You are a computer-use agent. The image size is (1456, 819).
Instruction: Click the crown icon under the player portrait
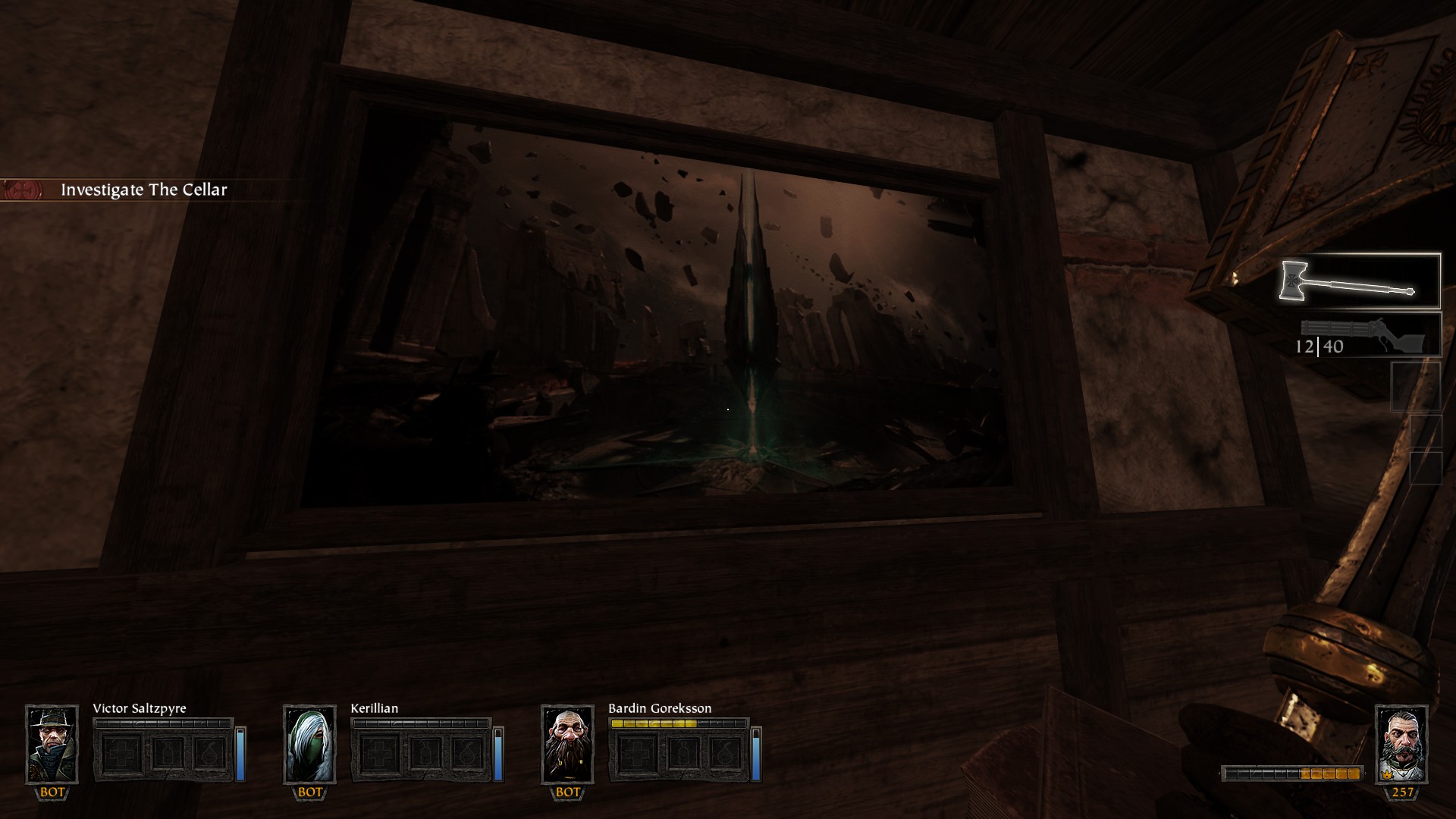point(1387,775)
